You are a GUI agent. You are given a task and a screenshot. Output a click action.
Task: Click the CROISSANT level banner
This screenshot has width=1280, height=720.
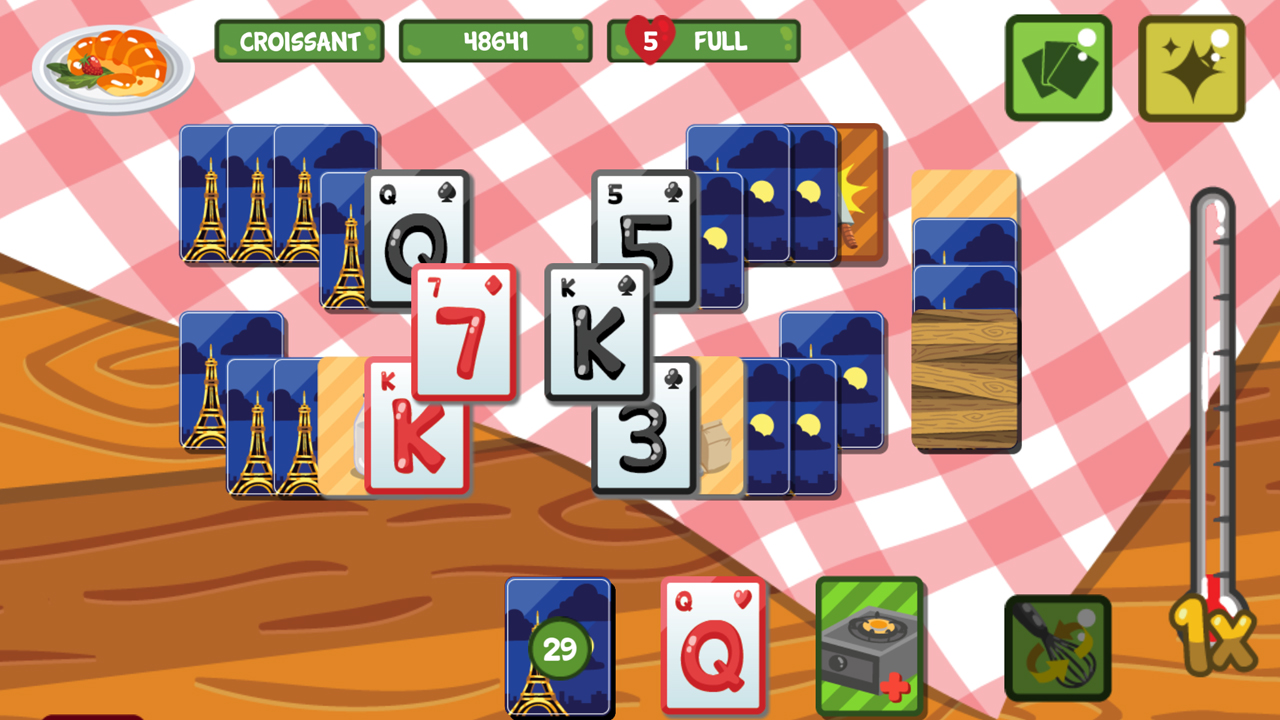[x=299, y=42]
